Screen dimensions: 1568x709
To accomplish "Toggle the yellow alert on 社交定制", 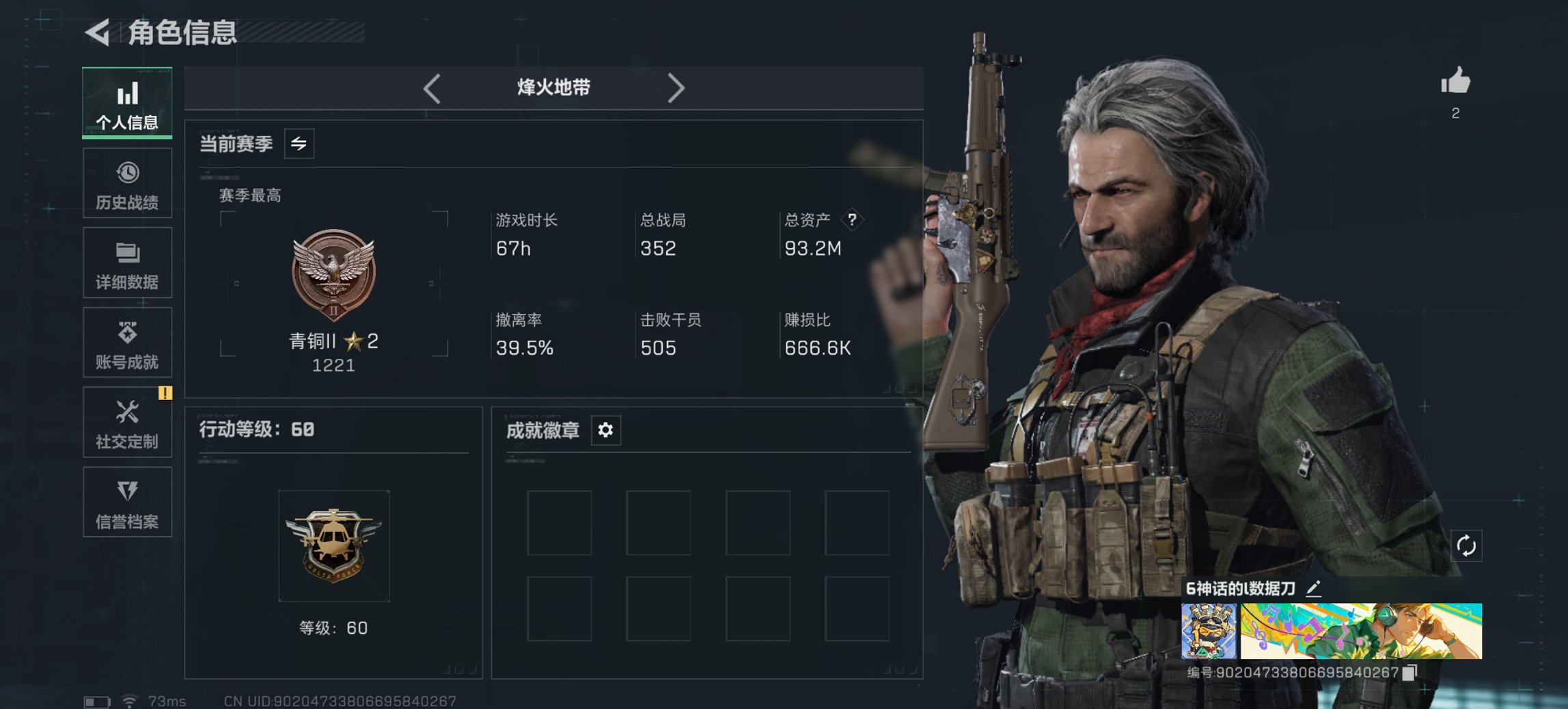I will (x=164, y=393).
